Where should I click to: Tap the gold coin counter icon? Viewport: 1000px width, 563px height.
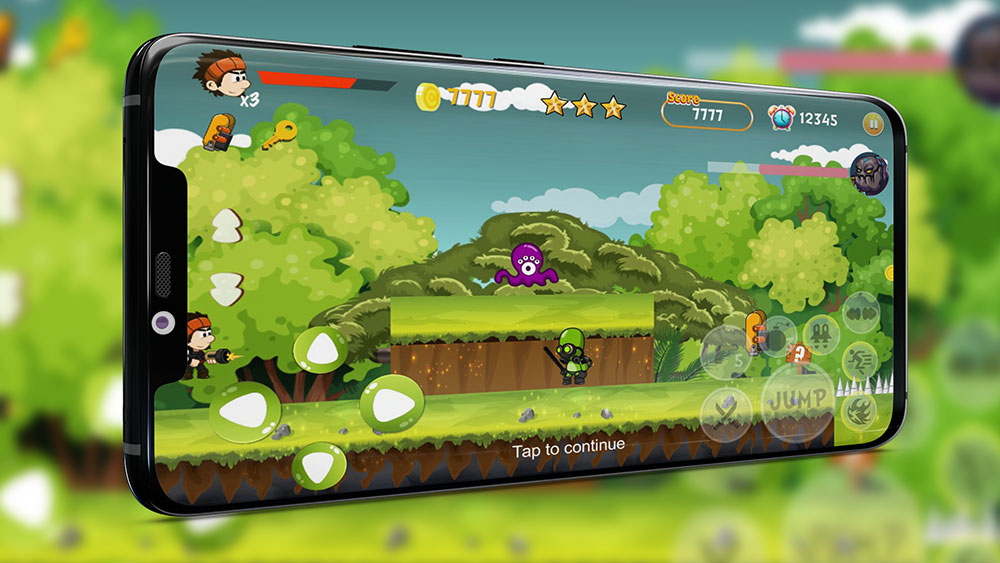pos(429,96)
